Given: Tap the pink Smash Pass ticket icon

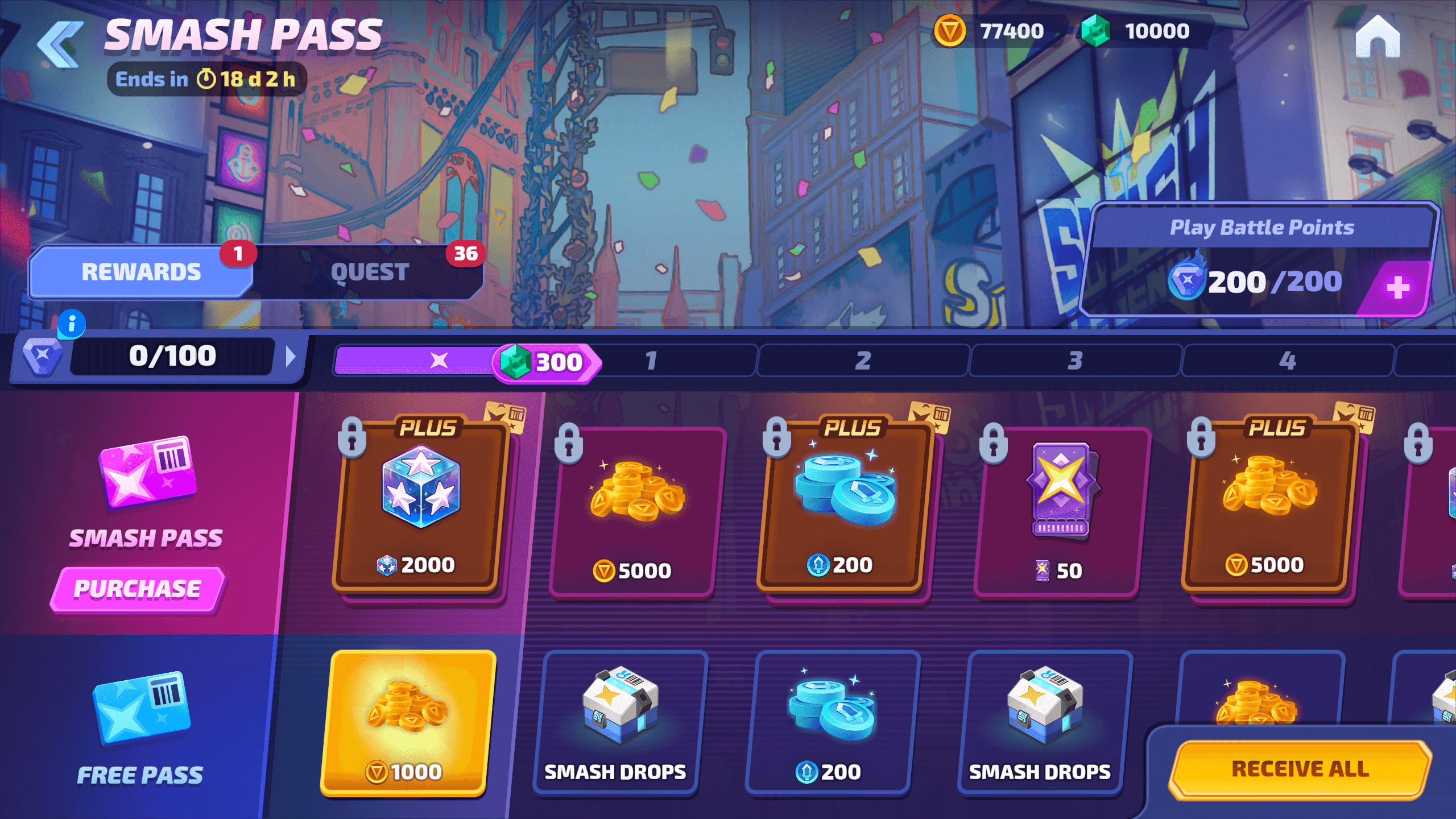Looking at the screenshot, I should [x=148, y=471].
